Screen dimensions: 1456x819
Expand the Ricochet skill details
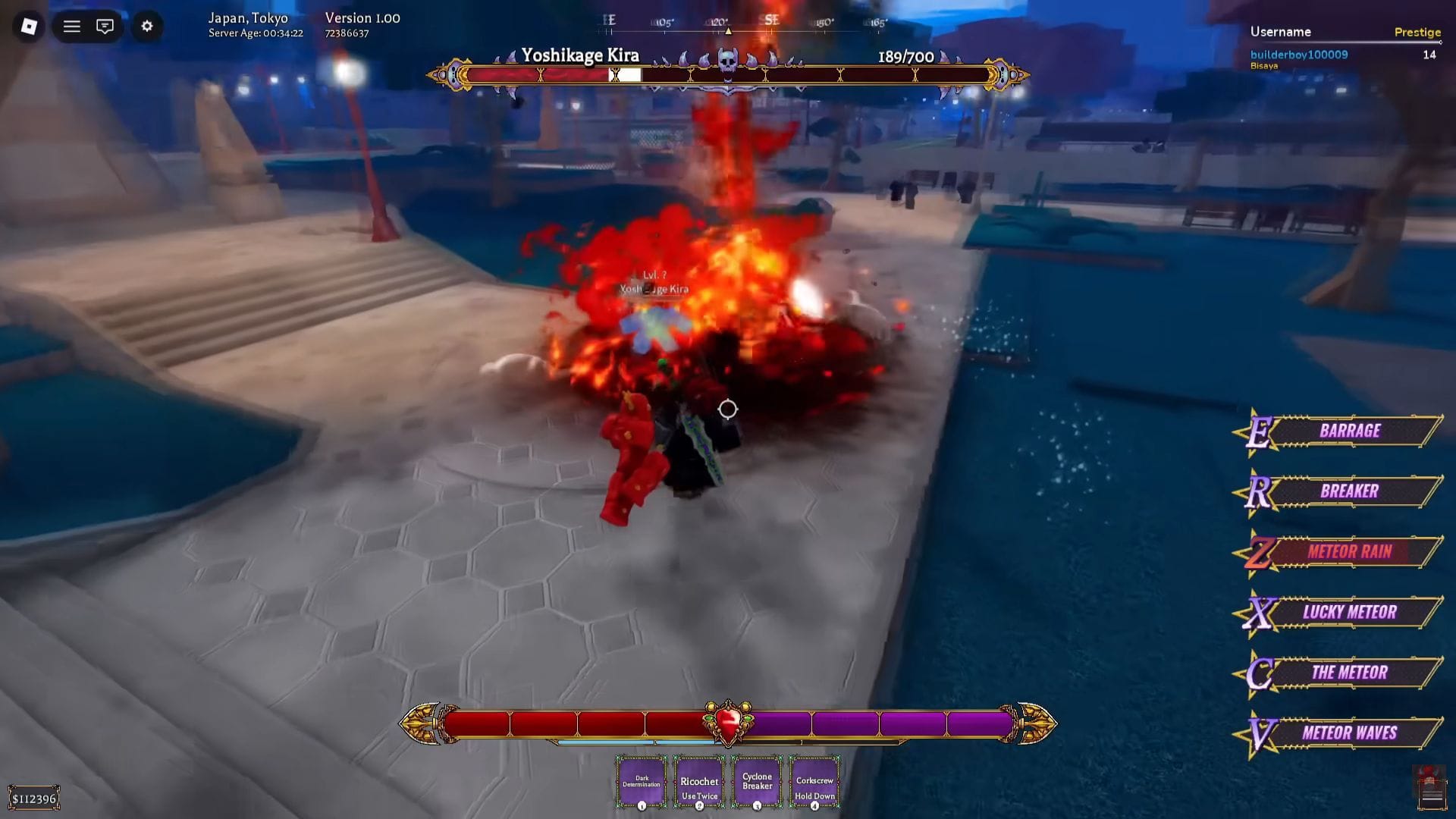(x=698, y=783)
